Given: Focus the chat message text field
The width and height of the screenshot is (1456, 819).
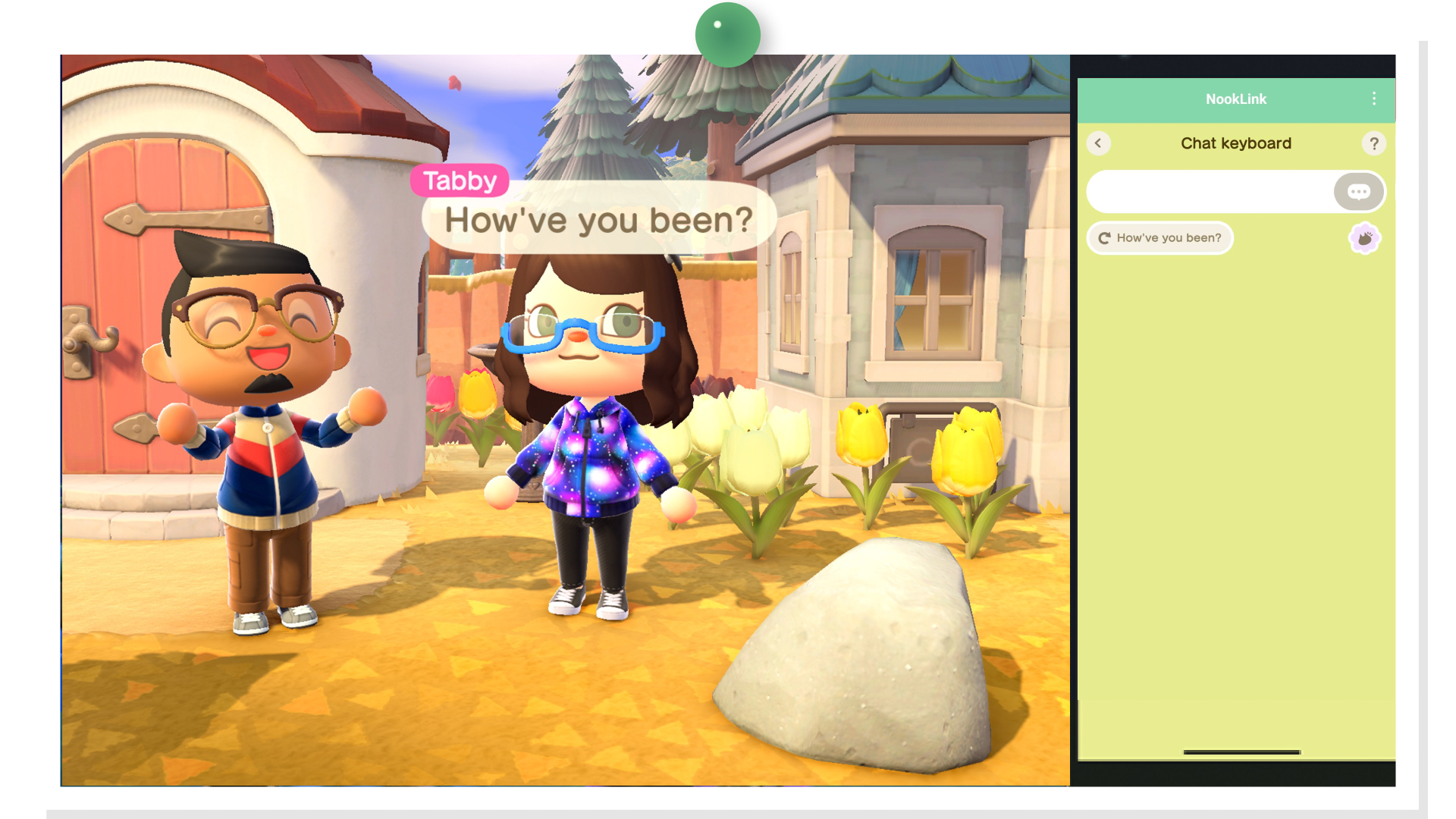Looking at the screenshot, I should [x=1210, y=192].
